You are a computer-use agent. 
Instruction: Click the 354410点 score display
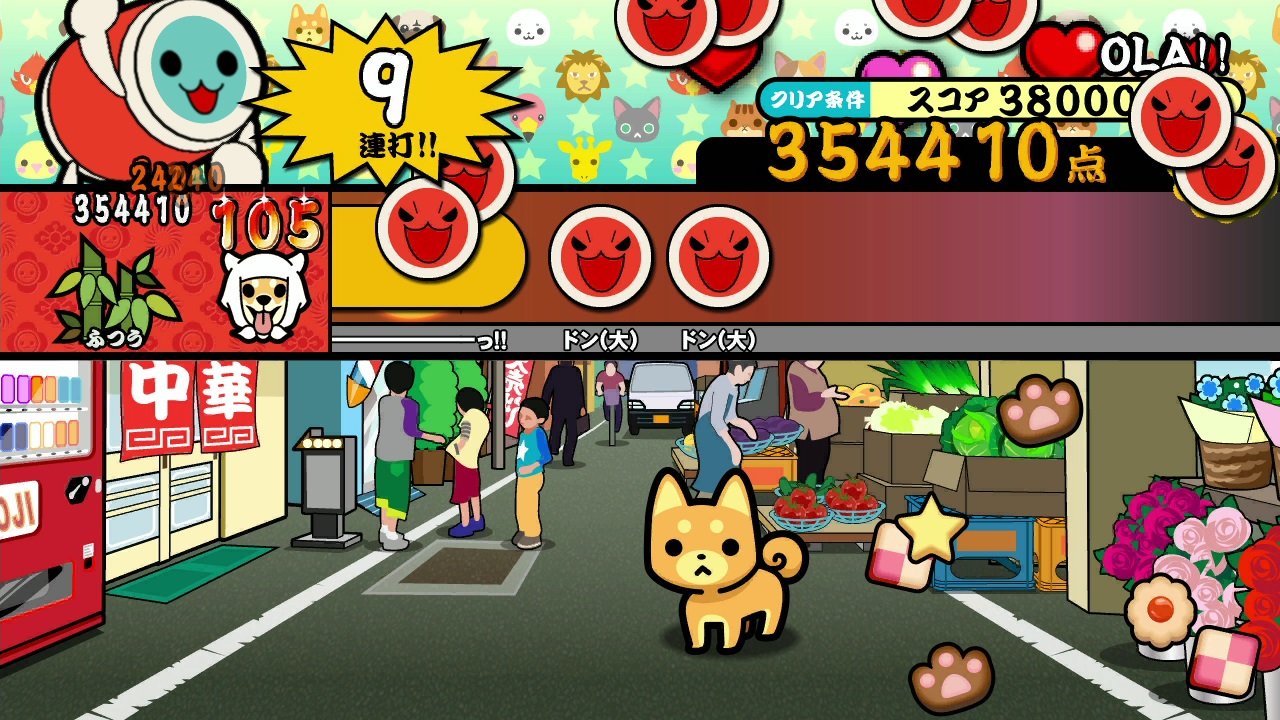click(930, 160)
